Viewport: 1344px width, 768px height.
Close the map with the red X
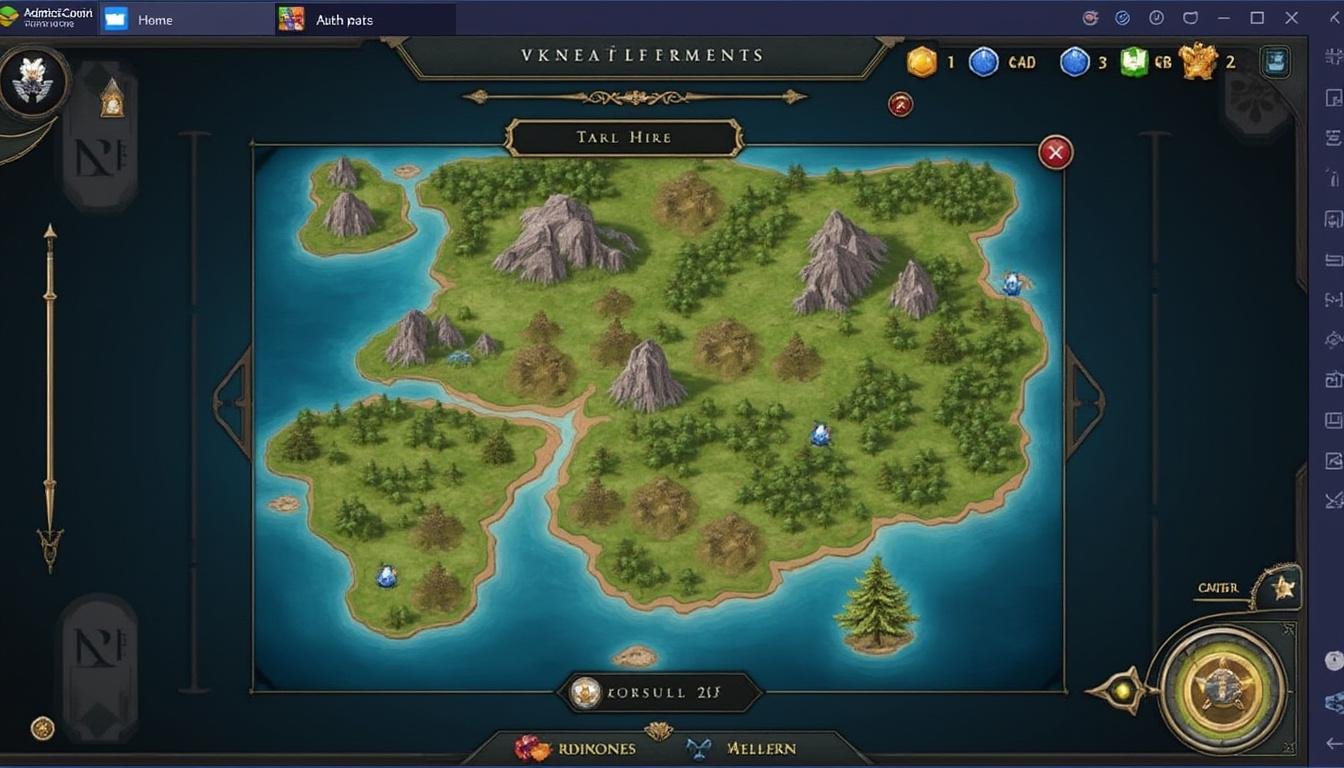coord(1055,153)
